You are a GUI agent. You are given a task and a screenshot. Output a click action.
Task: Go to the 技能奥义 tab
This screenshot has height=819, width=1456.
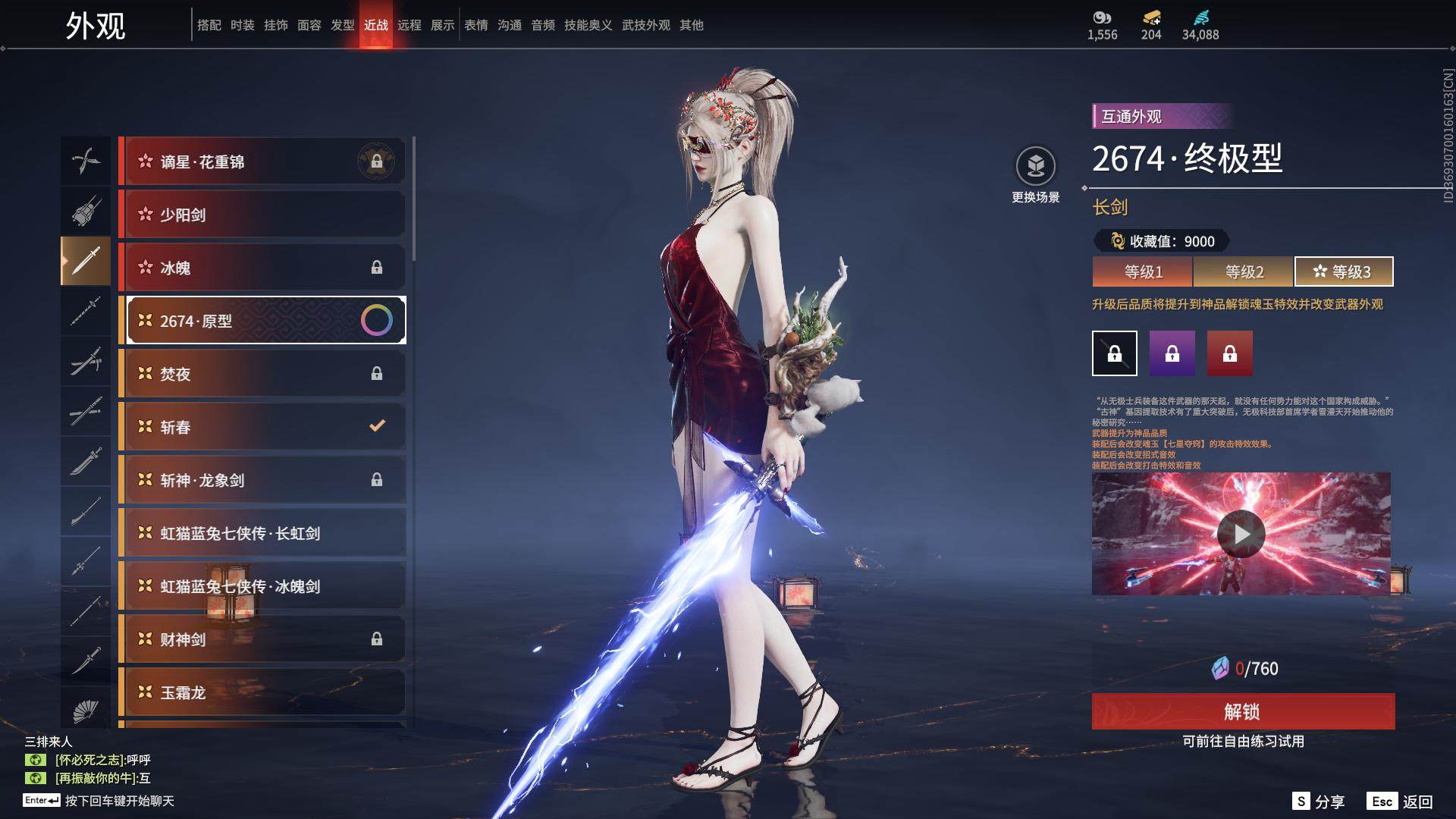click(588, 25)
